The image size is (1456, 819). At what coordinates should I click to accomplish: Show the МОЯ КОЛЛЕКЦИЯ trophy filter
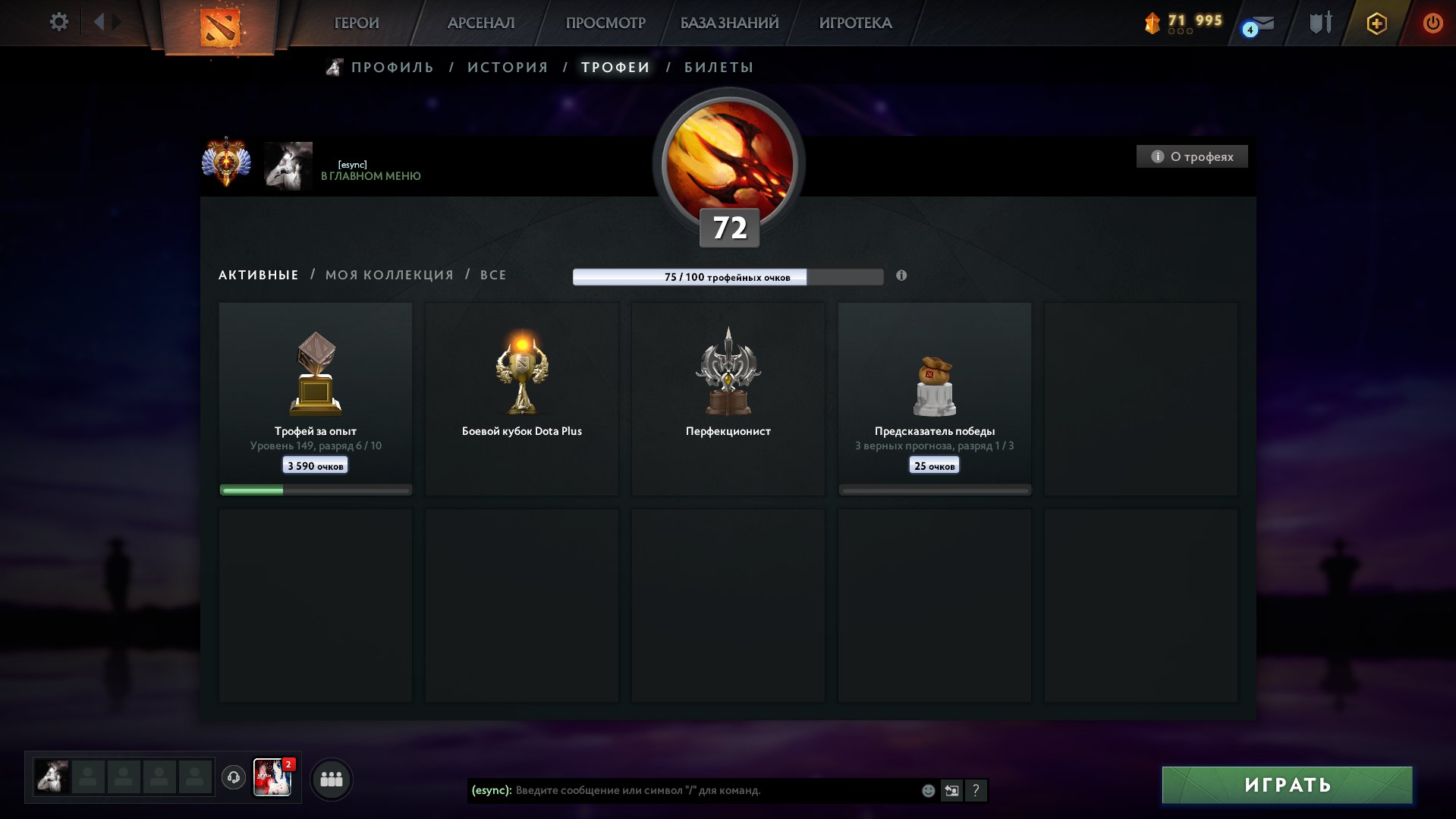pos(389,275)
